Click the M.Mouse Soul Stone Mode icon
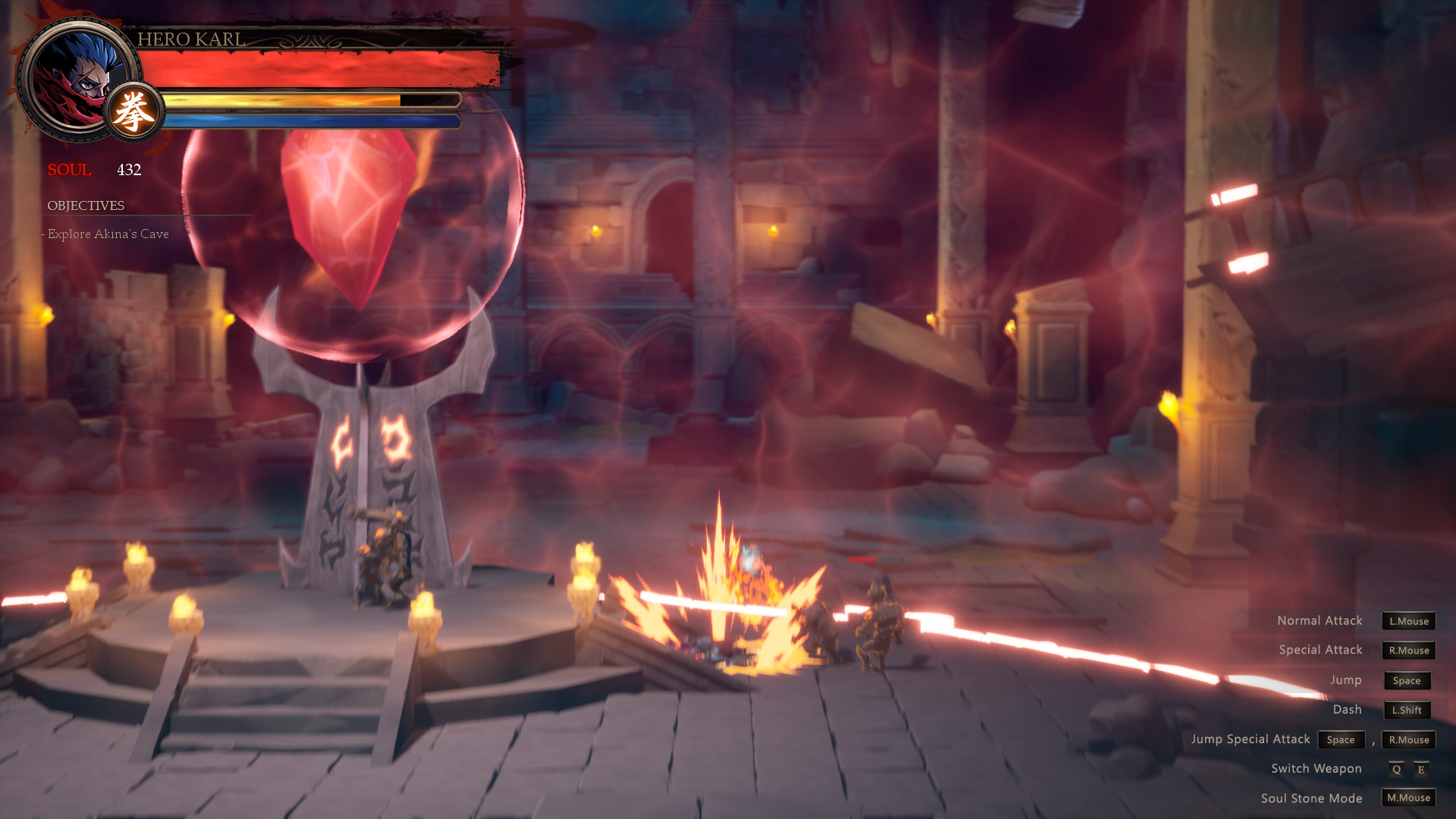This screenshot has height=819, width=1456. pos(1407,798)
